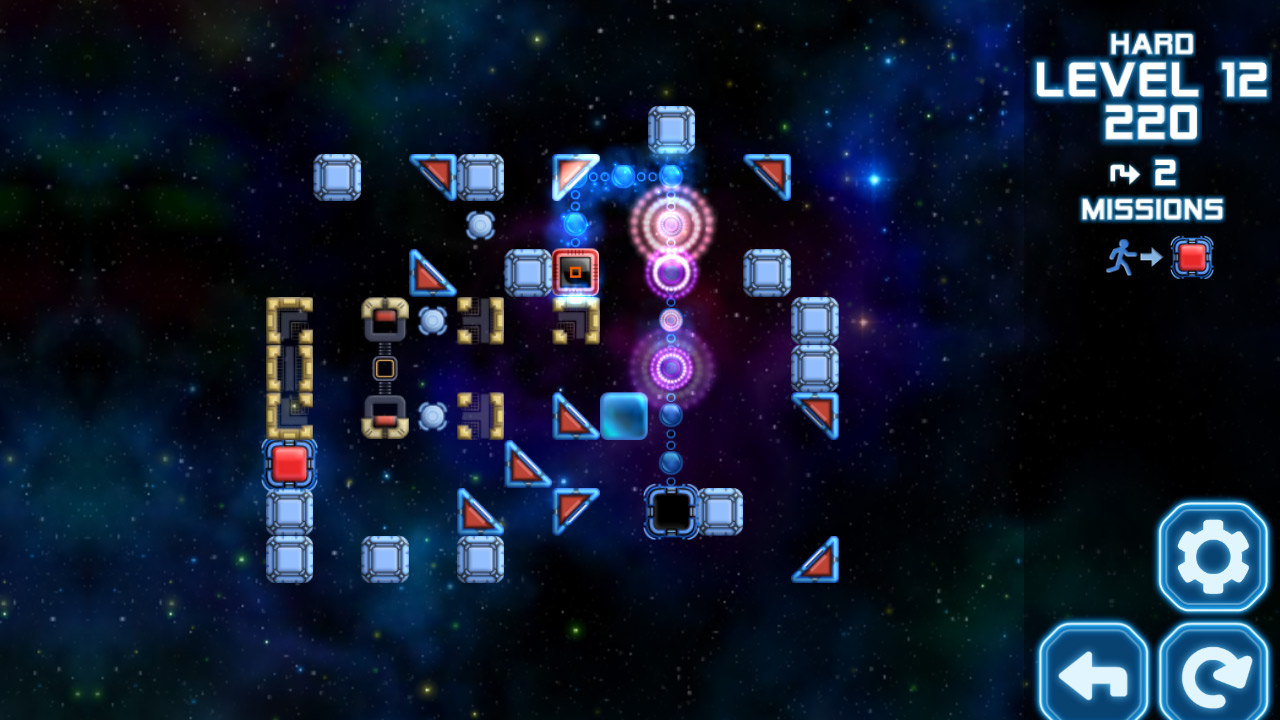Select the translucent blue glass cube
1280x720 pixels.
pyautogui.click(x=622, y=417)
